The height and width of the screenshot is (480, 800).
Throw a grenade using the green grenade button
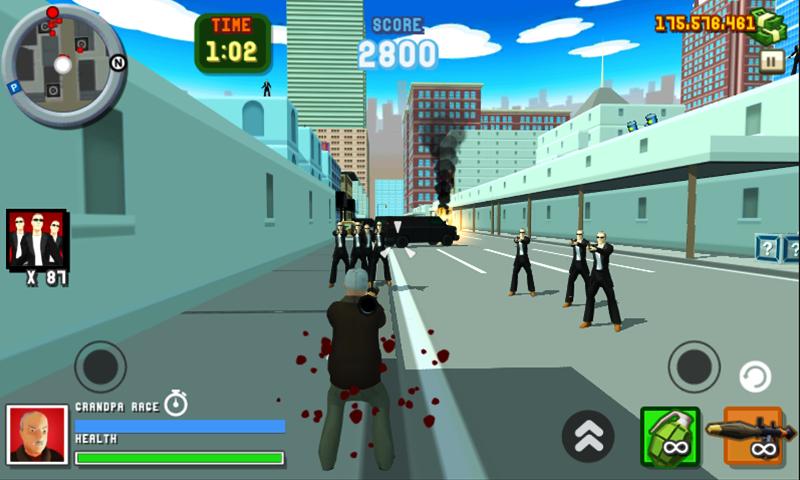(669, 436)
